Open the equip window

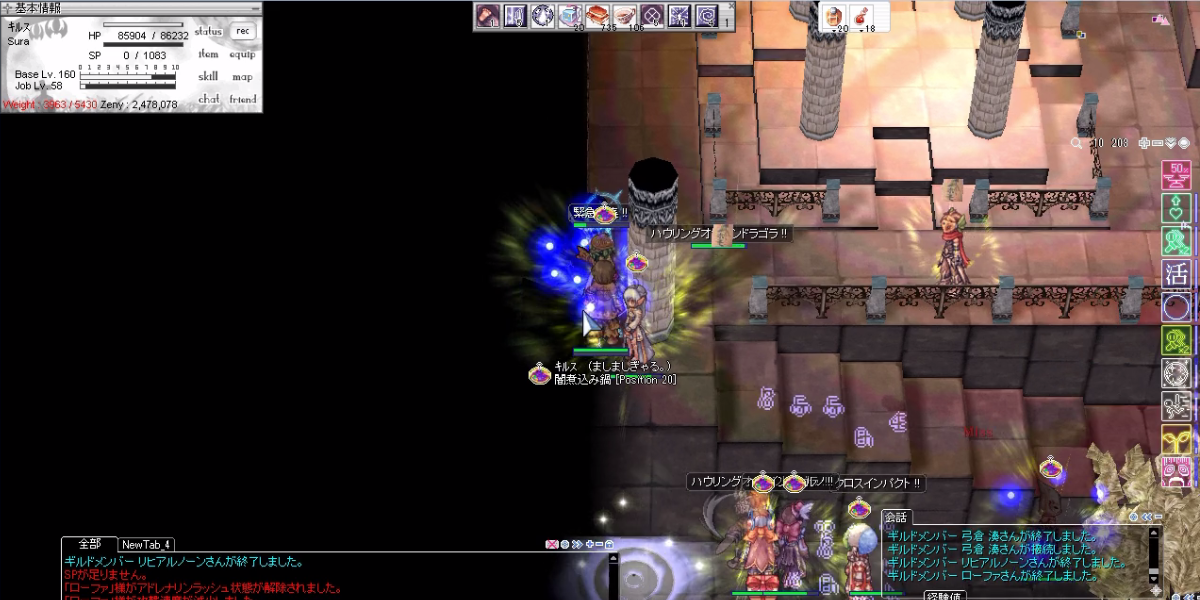[242, 54]
